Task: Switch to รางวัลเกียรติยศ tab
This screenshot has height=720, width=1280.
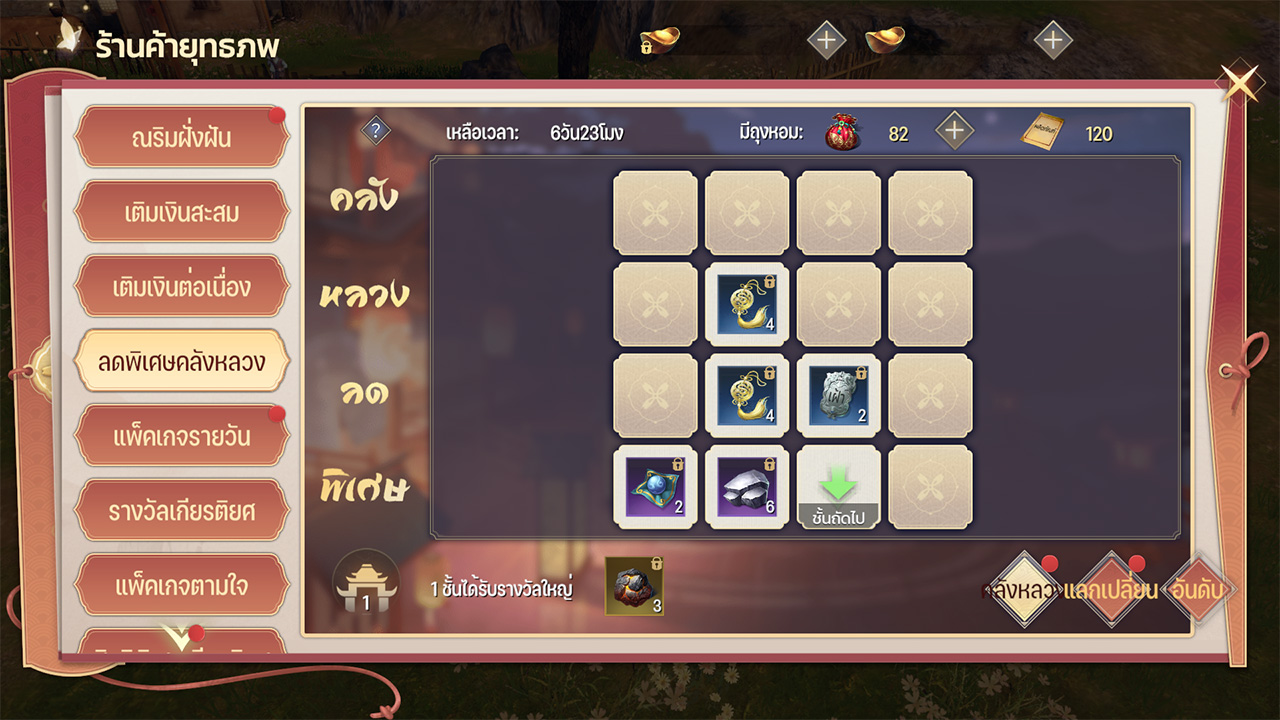Action: coord(181,511)
